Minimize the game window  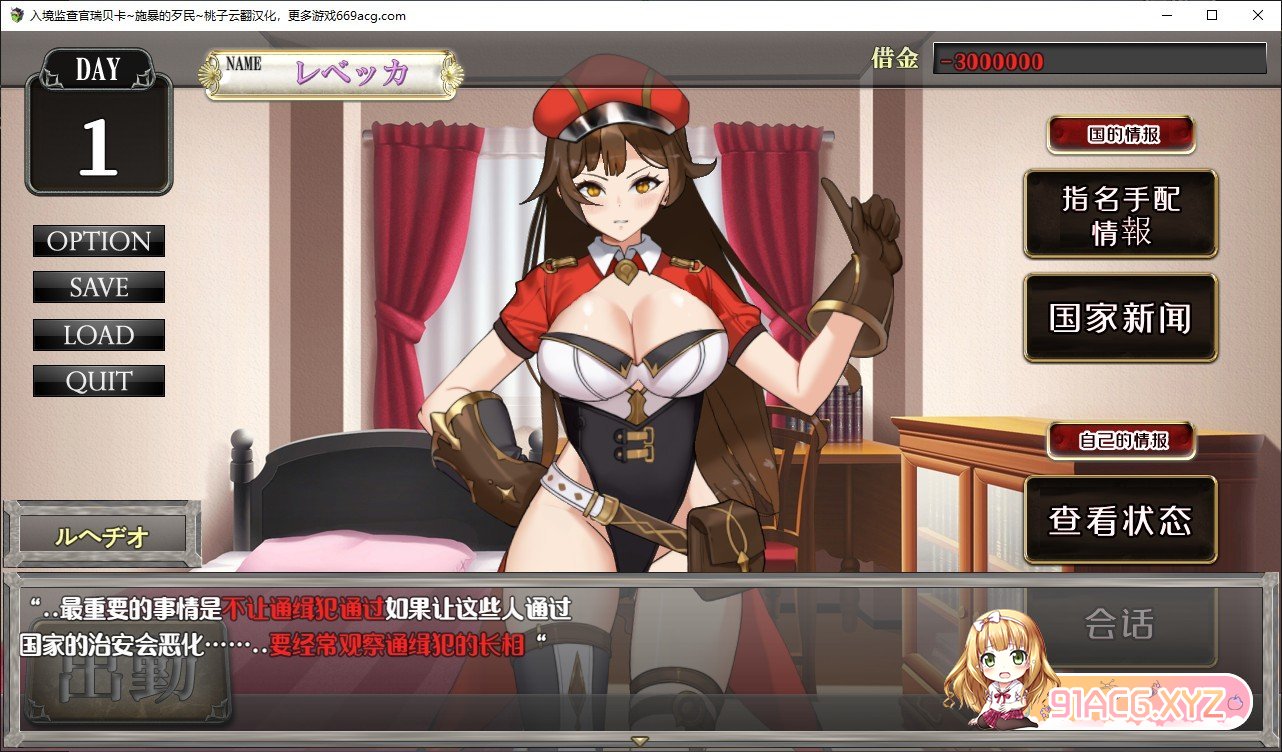[1166, 15]
